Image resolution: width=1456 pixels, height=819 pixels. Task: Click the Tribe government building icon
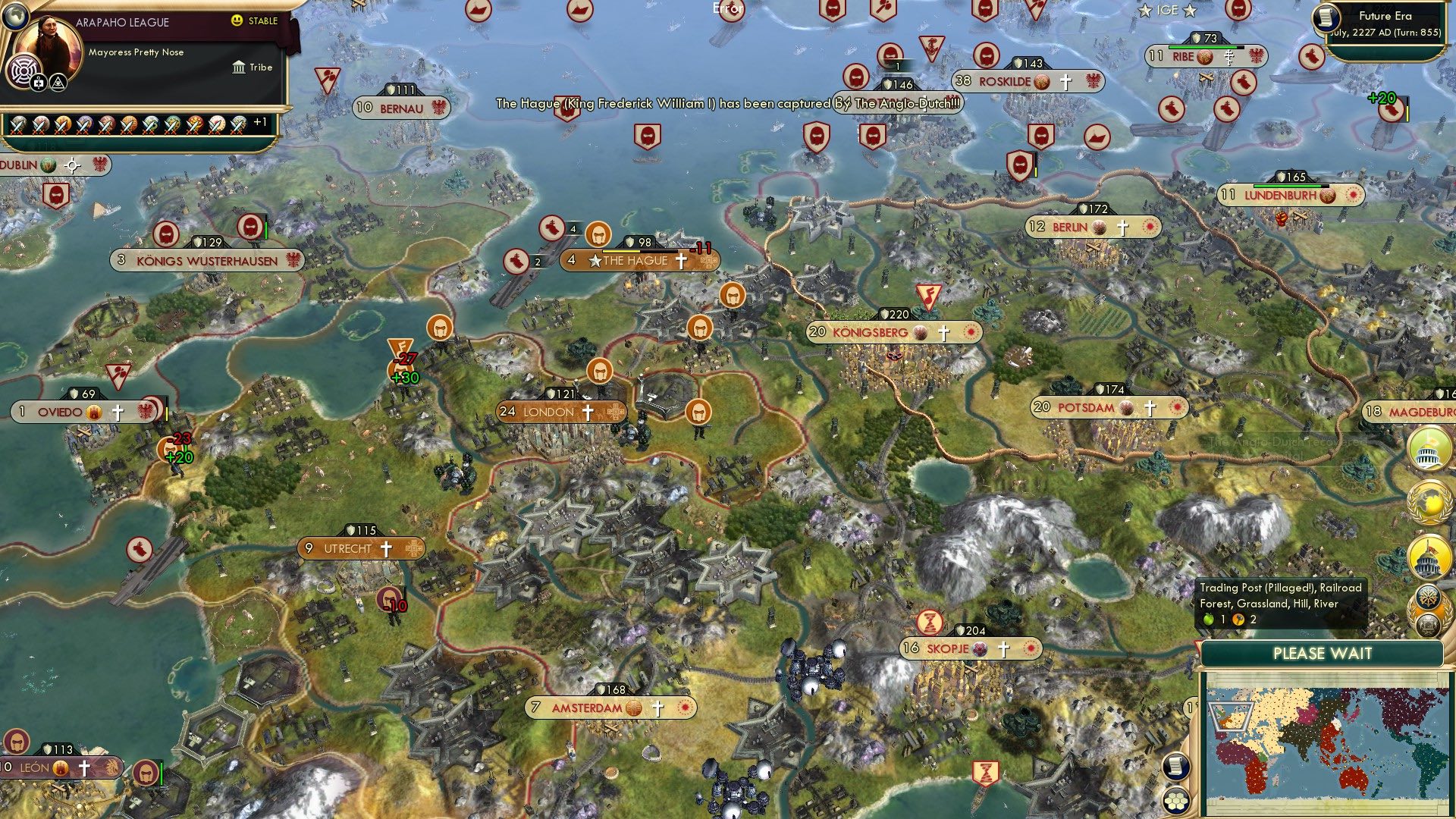(239, 67)
